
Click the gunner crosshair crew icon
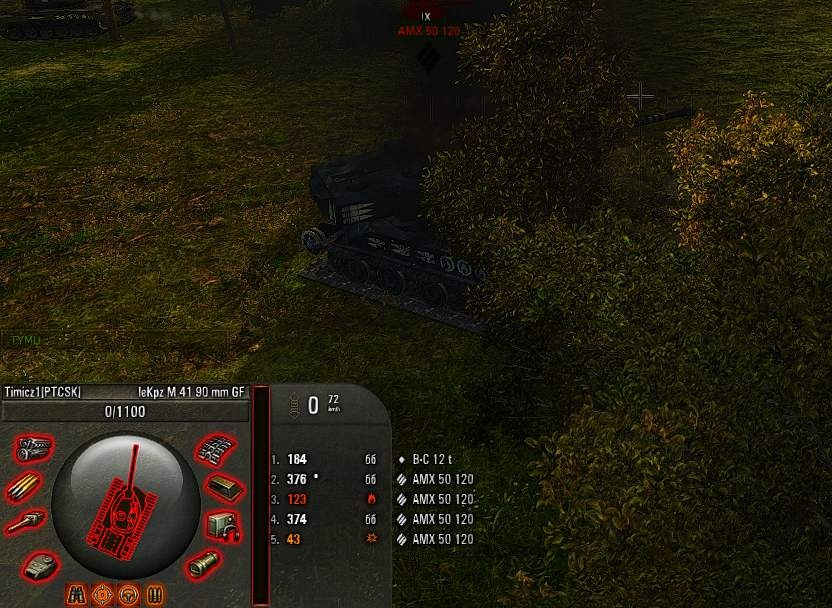click(x=102, y=595)
